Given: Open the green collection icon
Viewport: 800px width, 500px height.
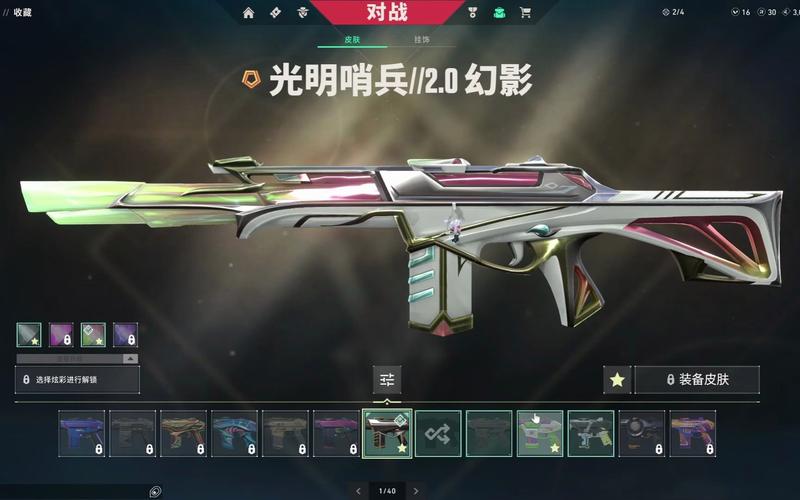Looking at the screenshot, I should pos(499,13).
